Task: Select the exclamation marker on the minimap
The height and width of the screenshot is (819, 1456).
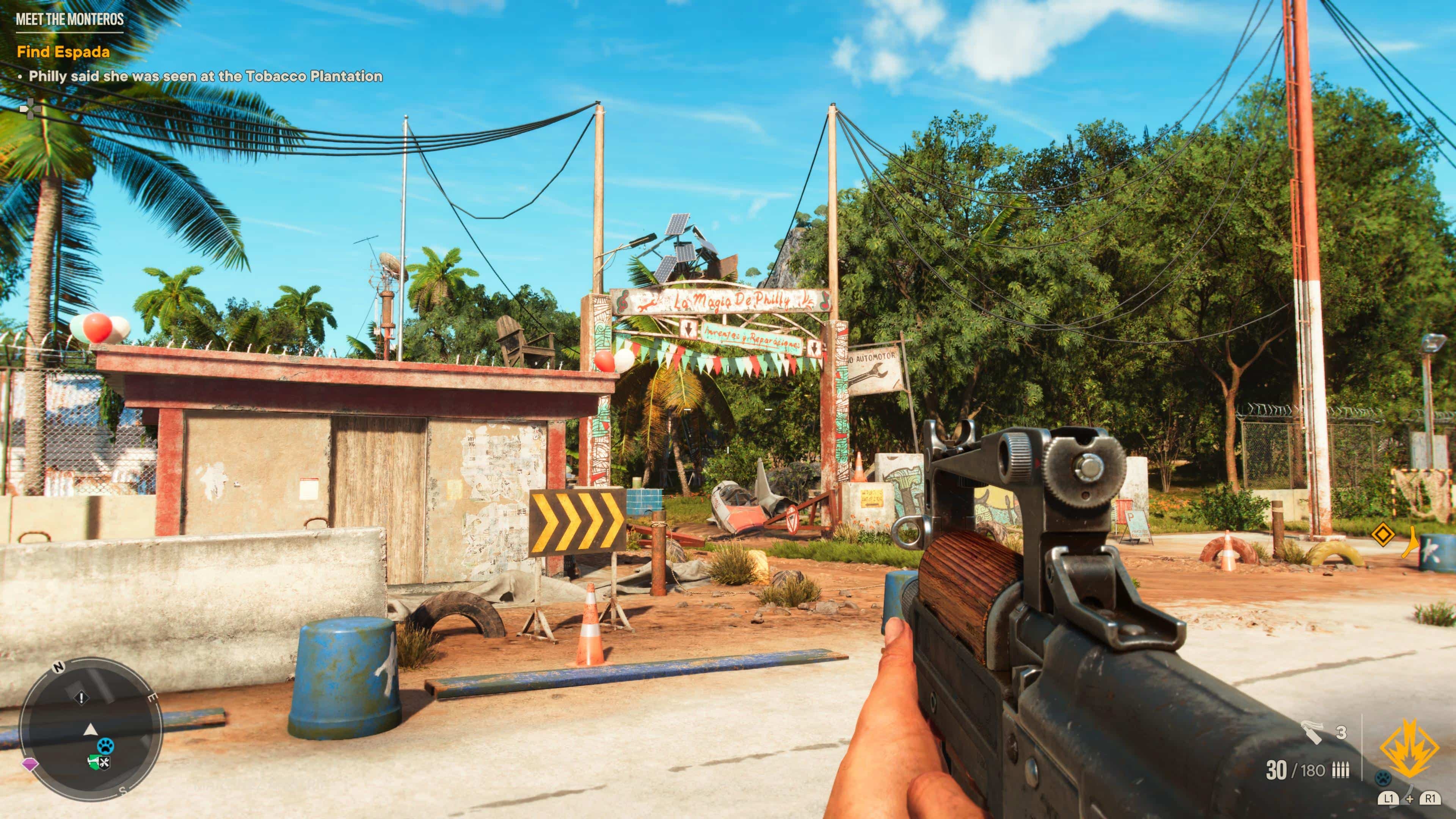Action: pyautogui.click(x=82, y=698)
